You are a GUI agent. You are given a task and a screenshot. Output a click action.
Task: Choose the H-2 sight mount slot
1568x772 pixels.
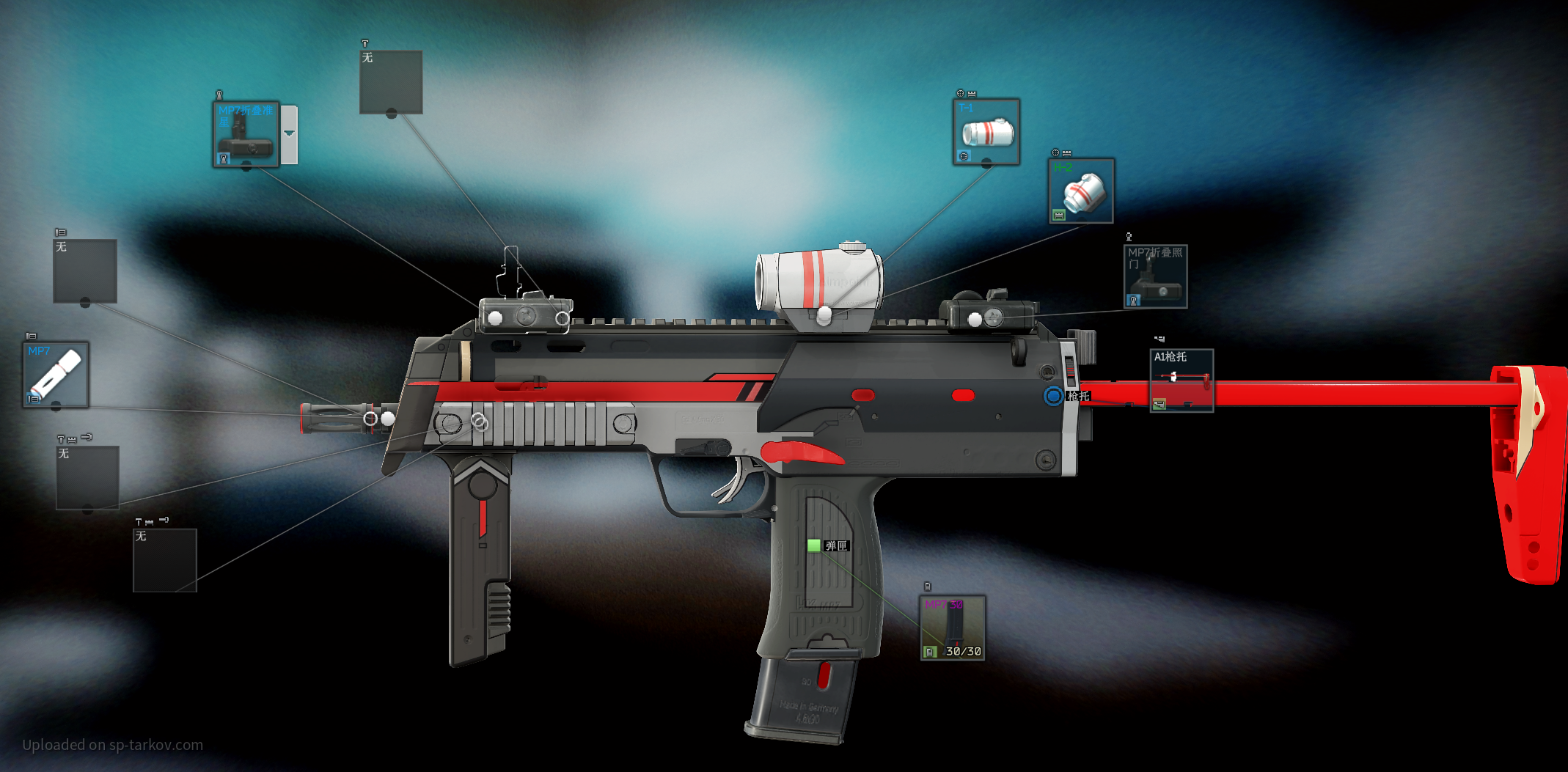click(x=1081, y=191)
